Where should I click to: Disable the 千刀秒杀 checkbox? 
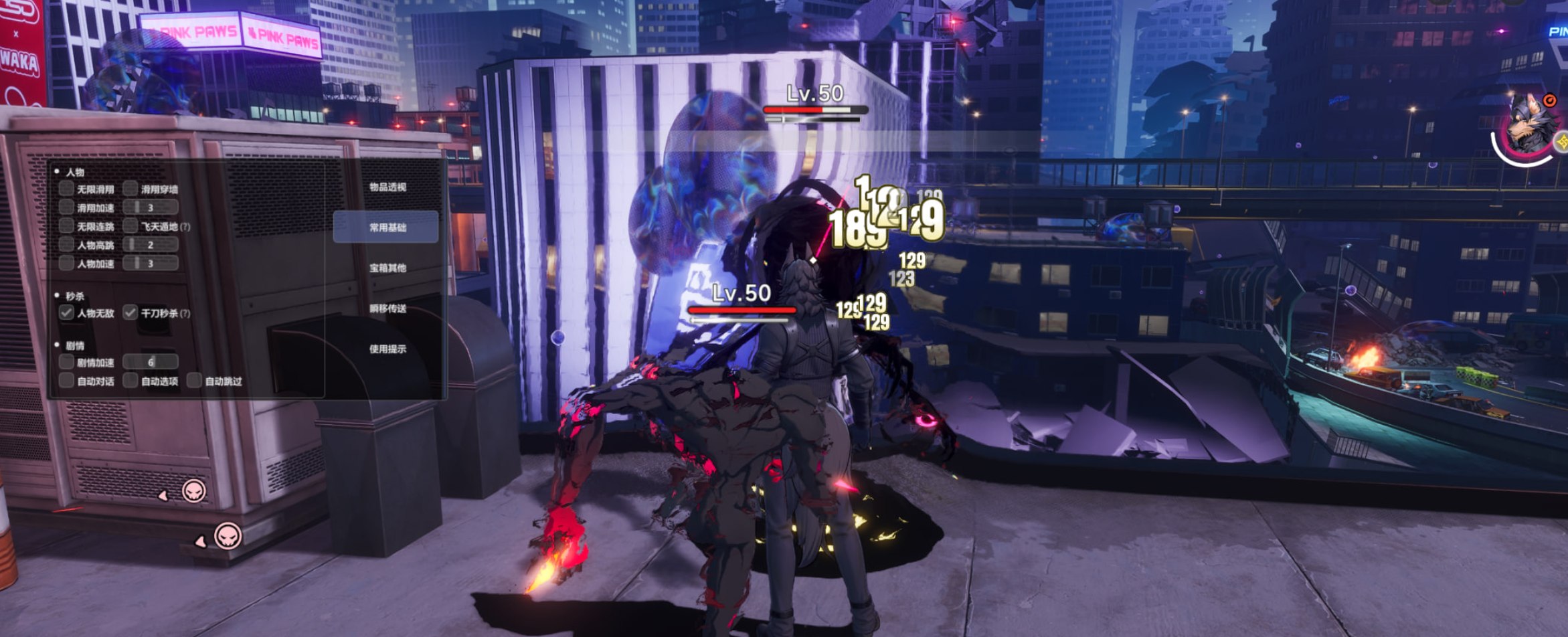click(x=130, y=312)
